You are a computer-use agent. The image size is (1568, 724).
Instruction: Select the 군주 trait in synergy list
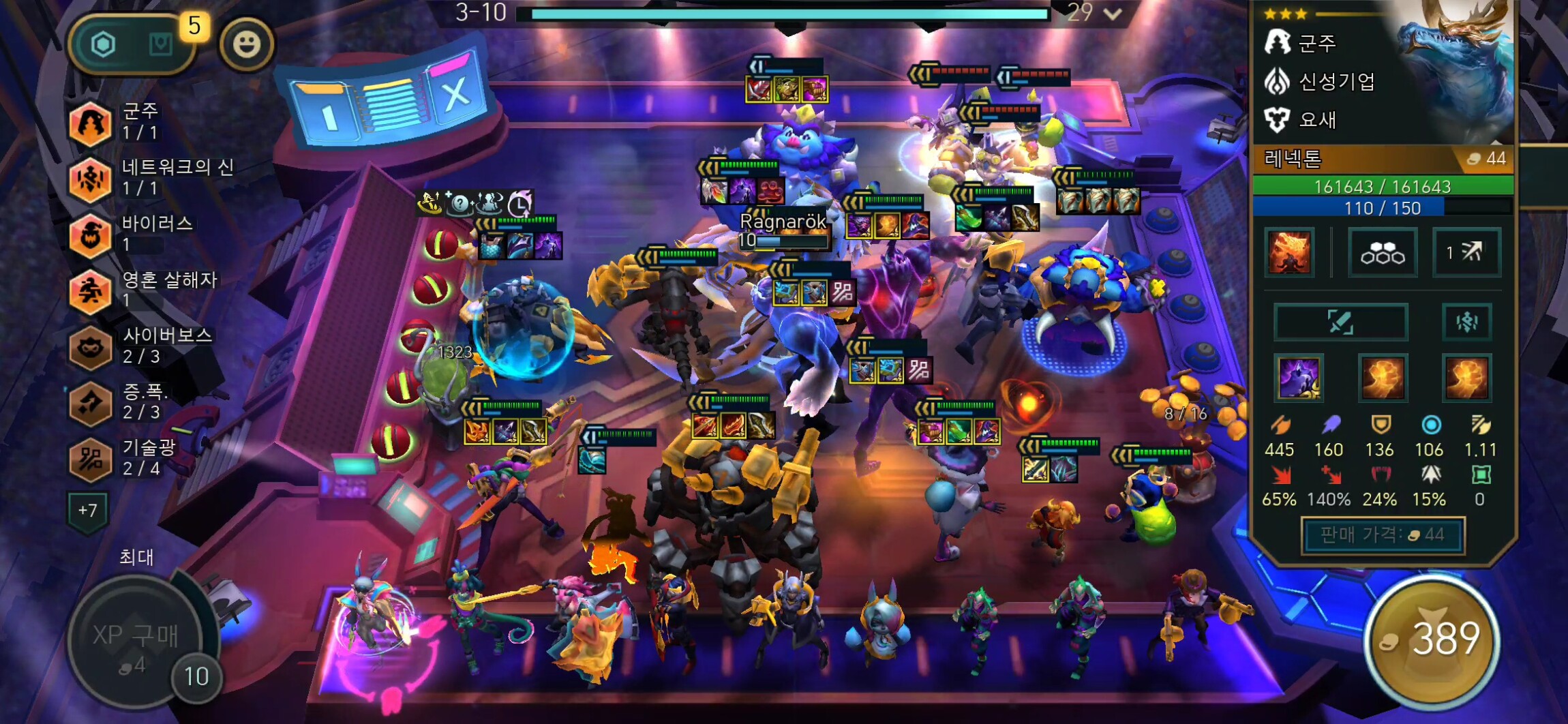(x=91, y=123)
